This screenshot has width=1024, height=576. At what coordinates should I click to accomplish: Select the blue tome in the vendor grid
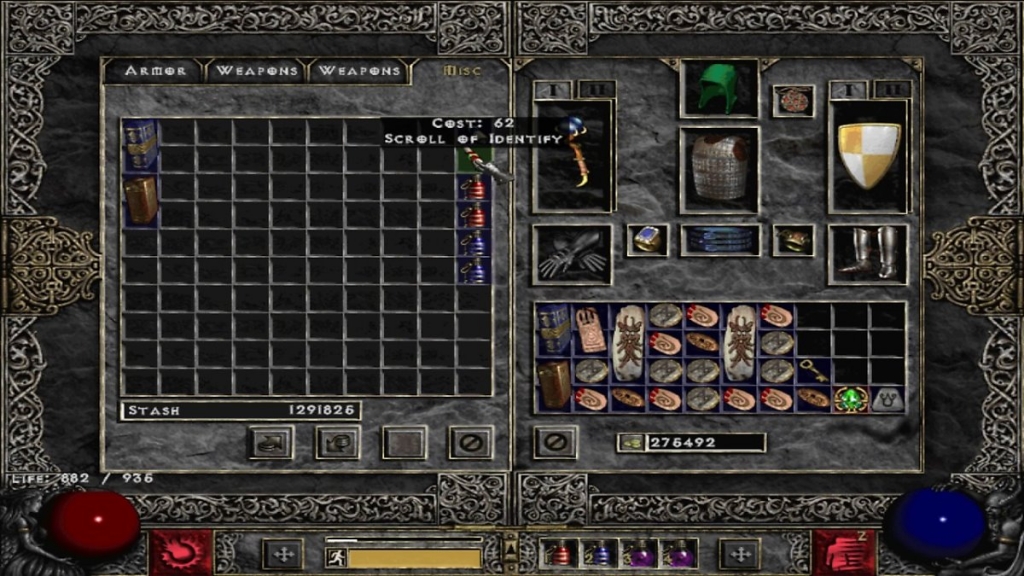pos(140,145)
